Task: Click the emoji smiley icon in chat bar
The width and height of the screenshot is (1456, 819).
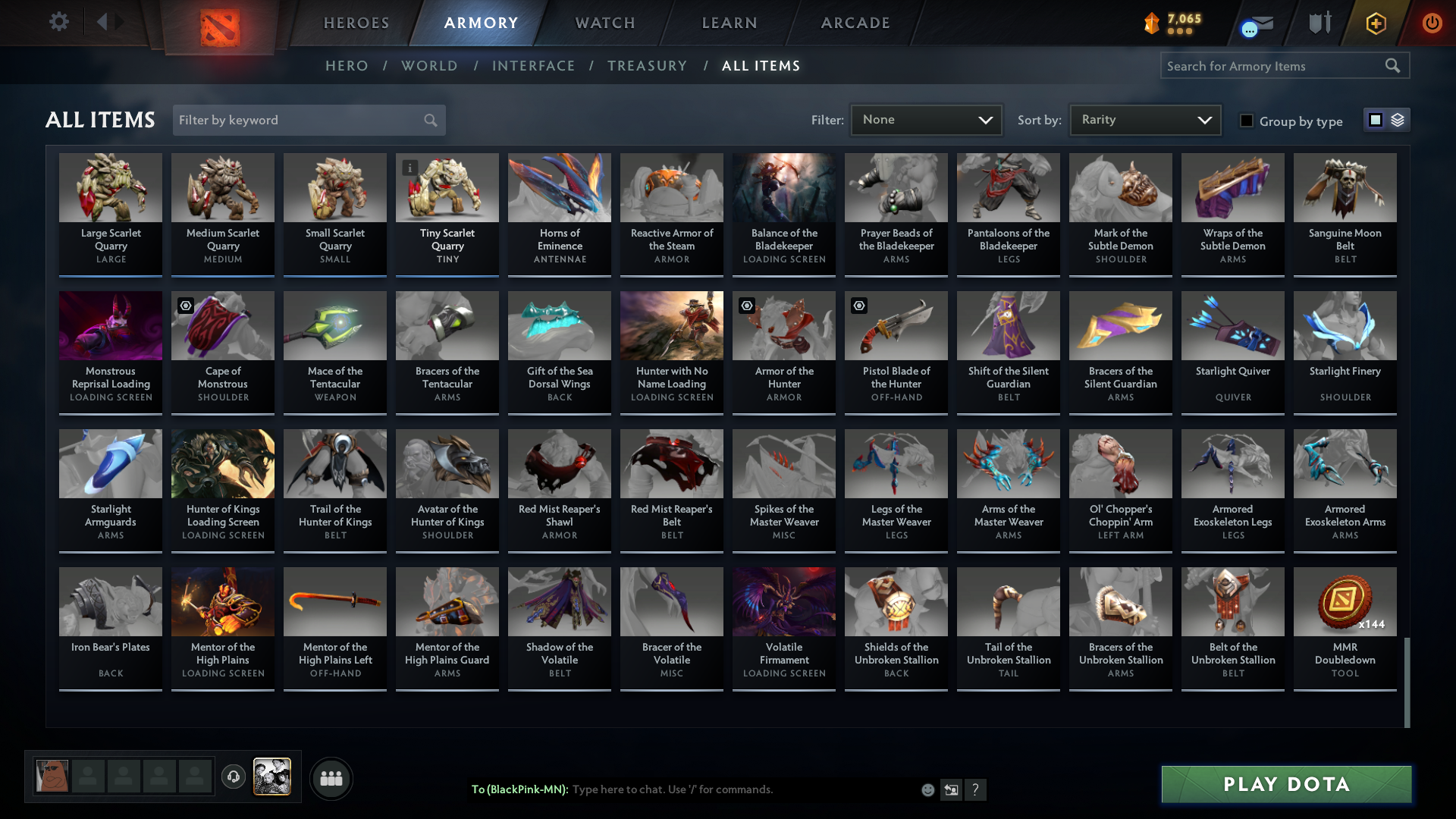Action: pyautogui.click(x=927, y=789)
